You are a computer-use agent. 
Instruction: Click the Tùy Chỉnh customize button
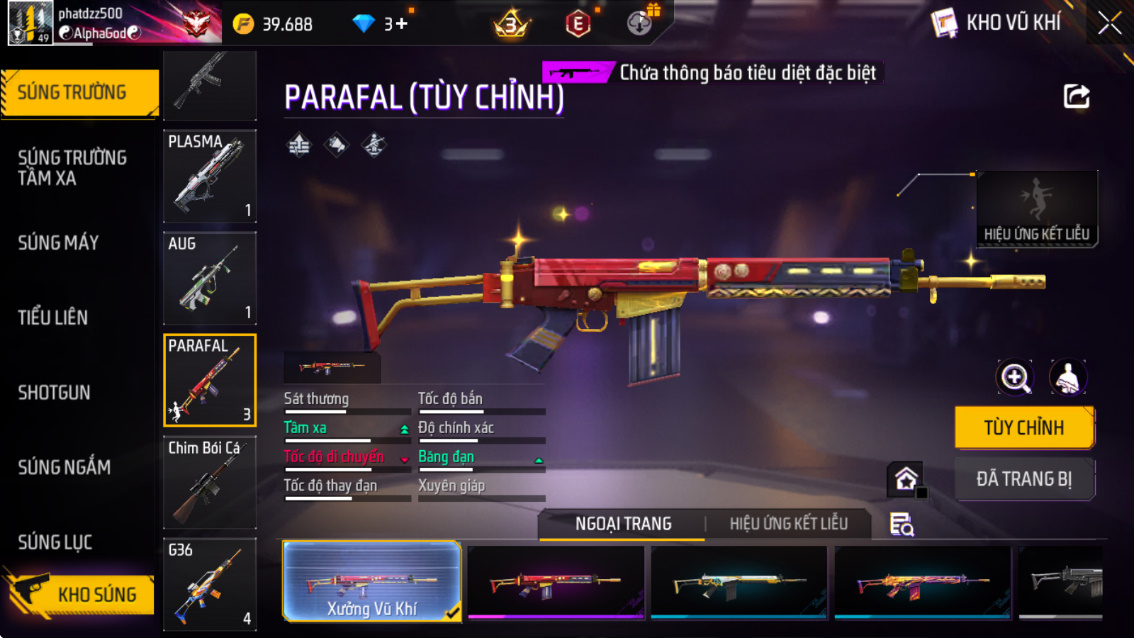(x=1024, y=428)
